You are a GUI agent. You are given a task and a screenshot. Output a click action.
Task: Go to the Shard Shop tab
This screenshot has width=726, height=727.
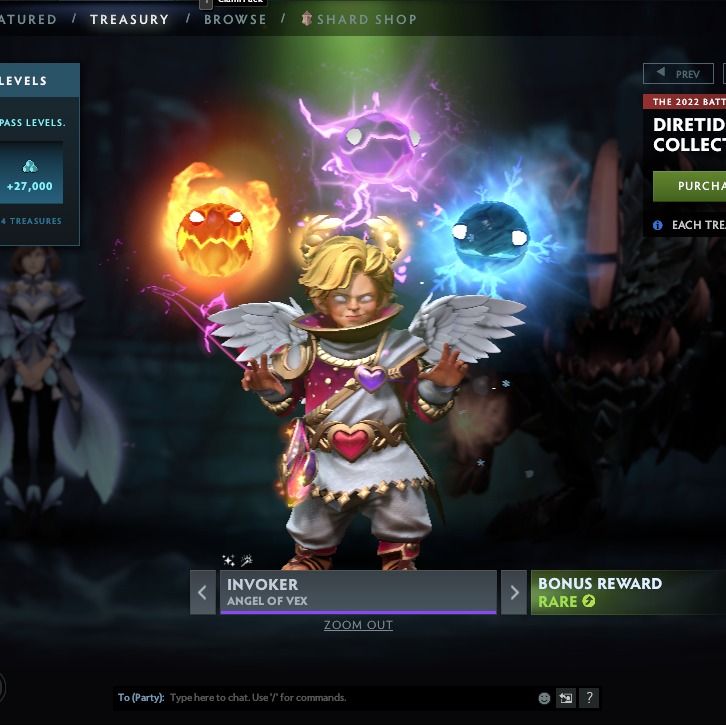click(x=358, y=19)
